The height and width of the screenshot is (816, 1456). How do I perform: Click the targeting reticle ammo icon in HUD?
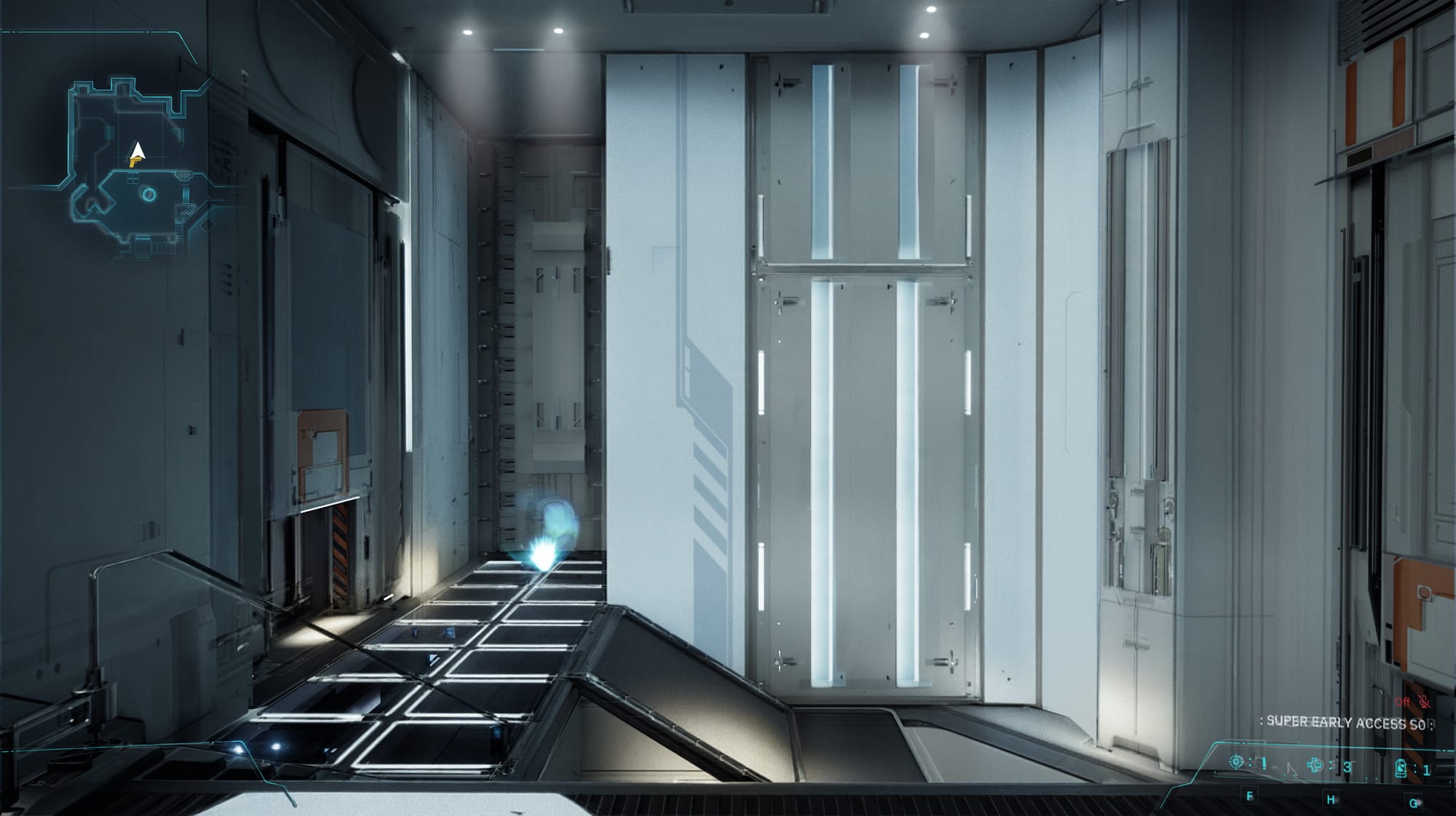1236,761
